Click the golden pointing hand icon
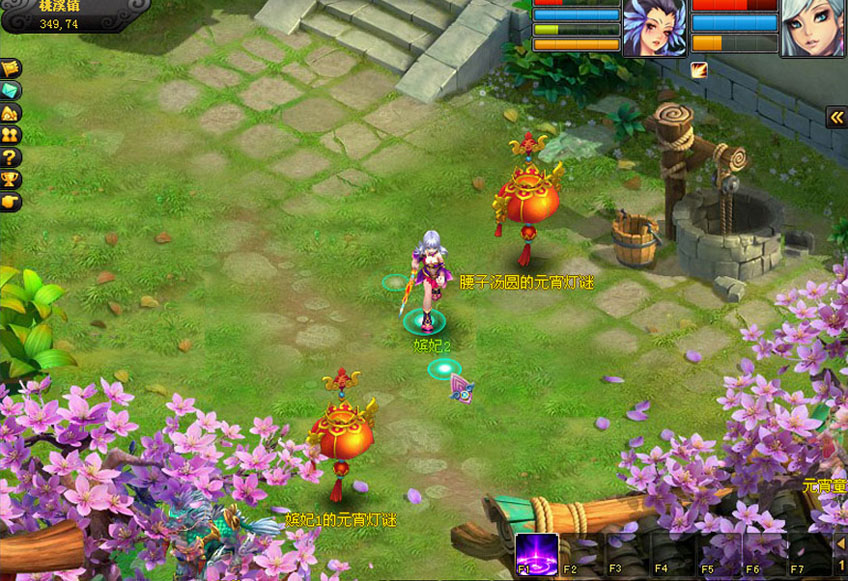This screenshot has height=581, width=848. [x=11, y=201]
